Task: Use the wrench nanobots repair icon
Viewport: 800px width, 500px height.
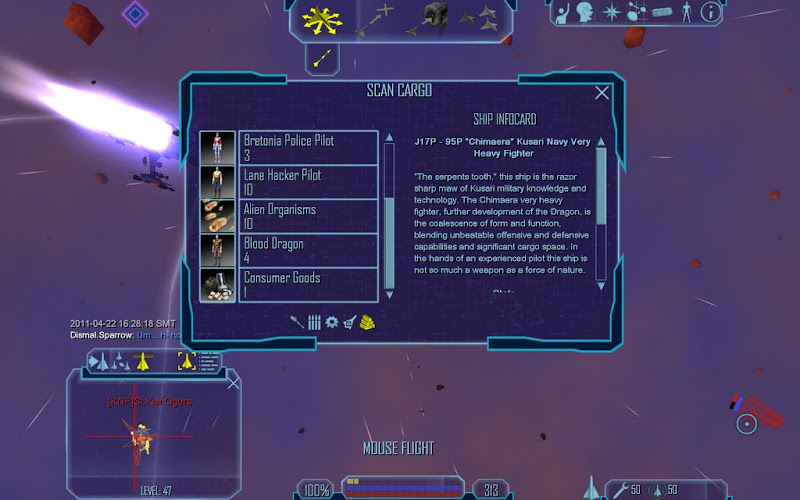Action: click(x=620, y=490)
